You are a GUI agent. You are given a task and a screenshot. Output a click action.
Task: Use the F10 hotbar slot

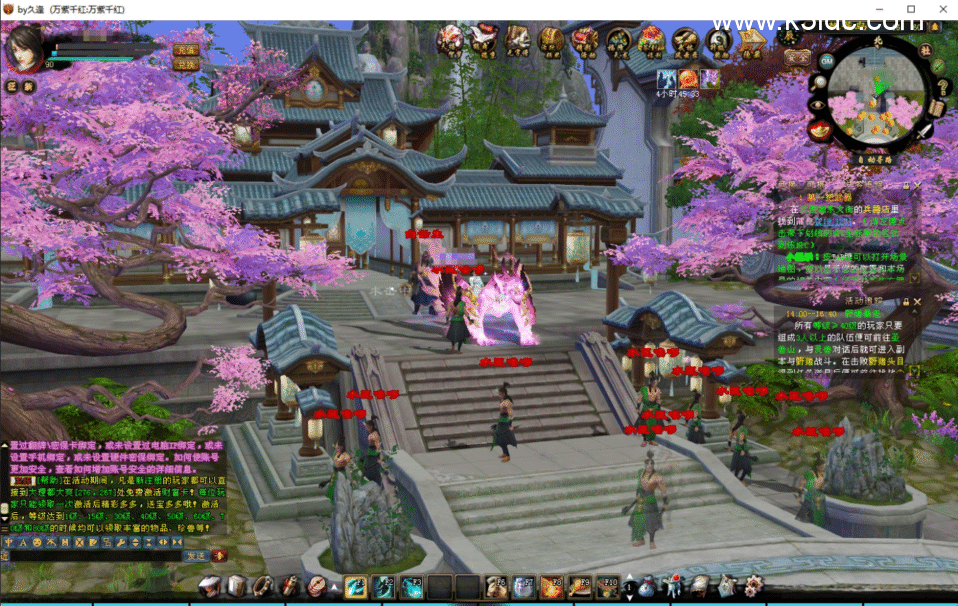click(x=607, y=587)
